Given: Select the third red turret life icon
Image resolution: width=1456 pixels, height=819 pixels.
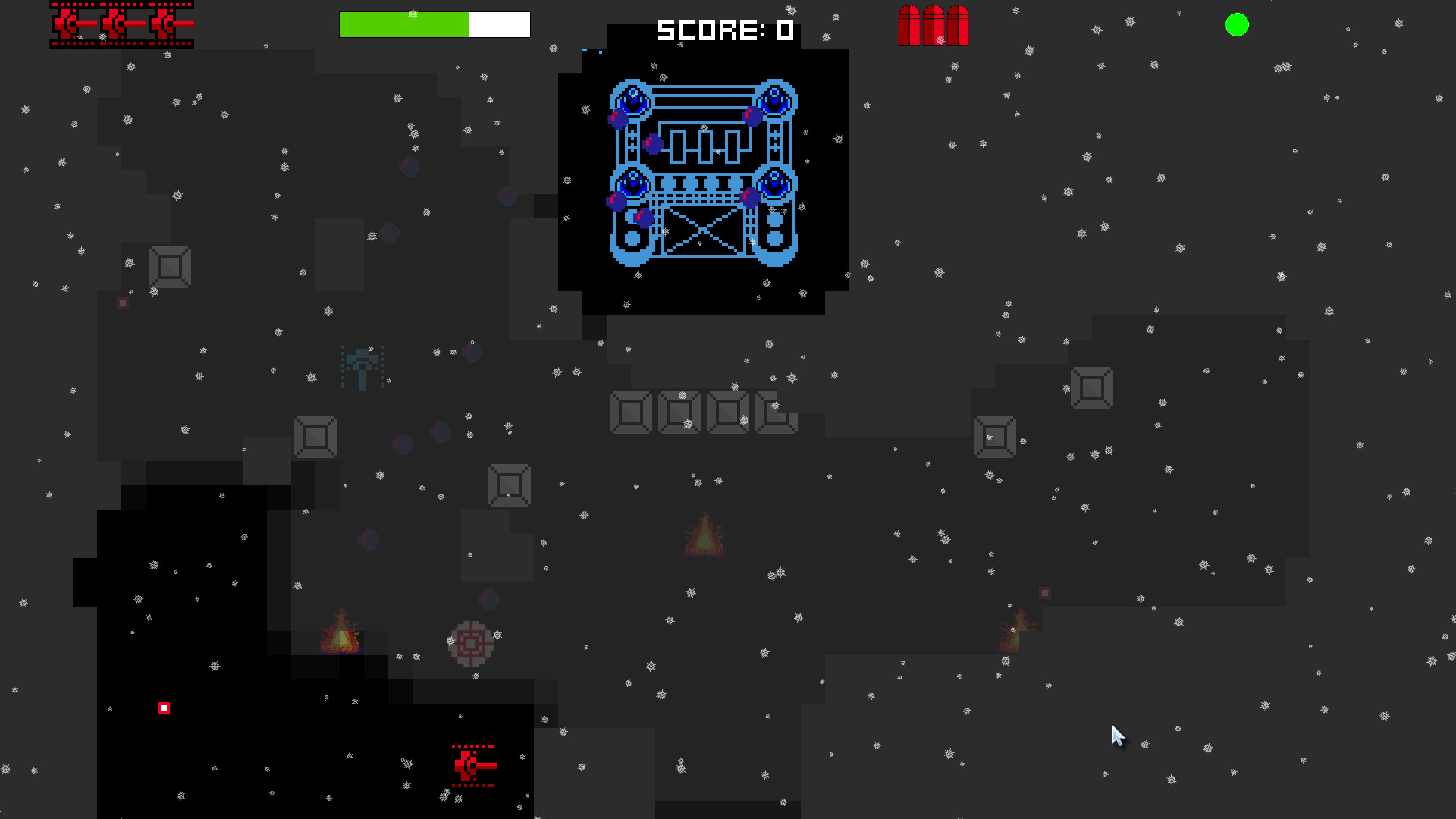Looking at the screenshot, I should (x=165, y=23).
